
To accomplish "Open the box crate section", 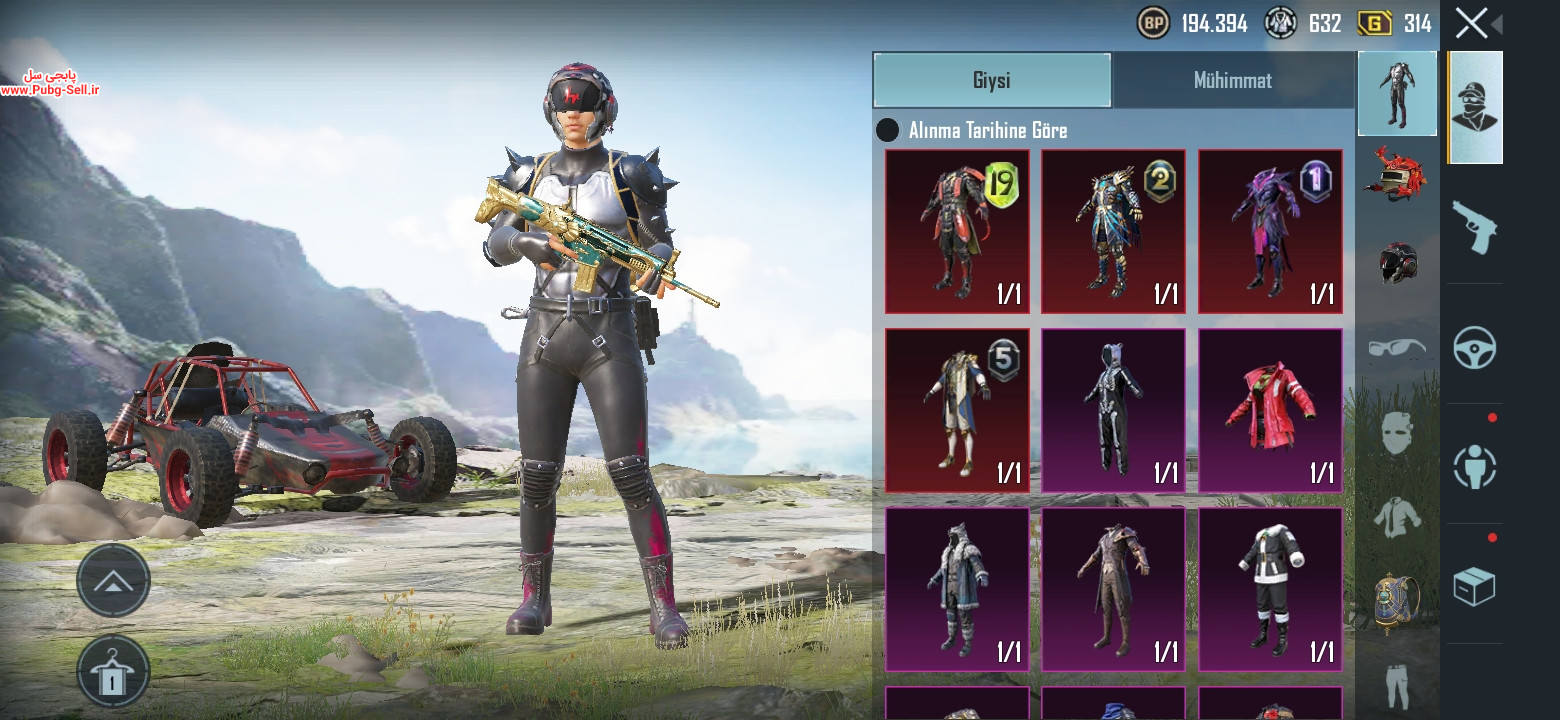I will pos(1474,587).
